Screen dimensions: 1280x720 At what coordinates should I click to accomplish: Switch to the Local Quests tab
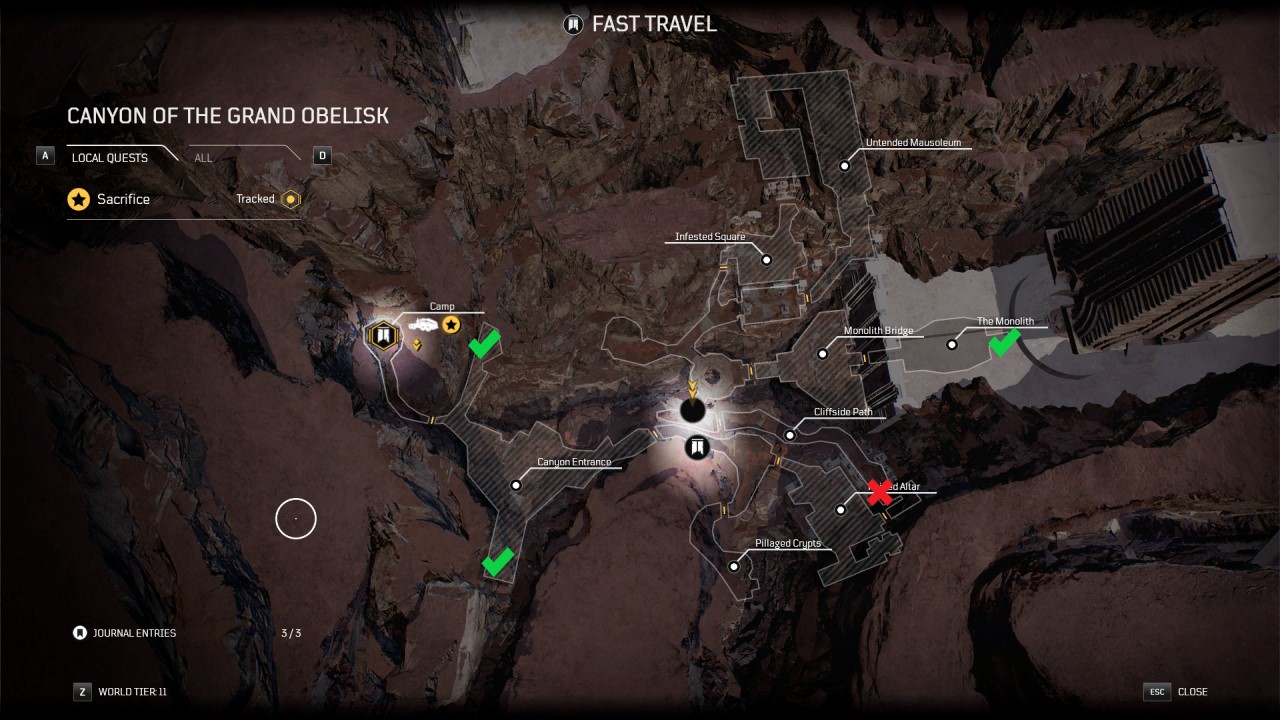(x=110, y=158)
